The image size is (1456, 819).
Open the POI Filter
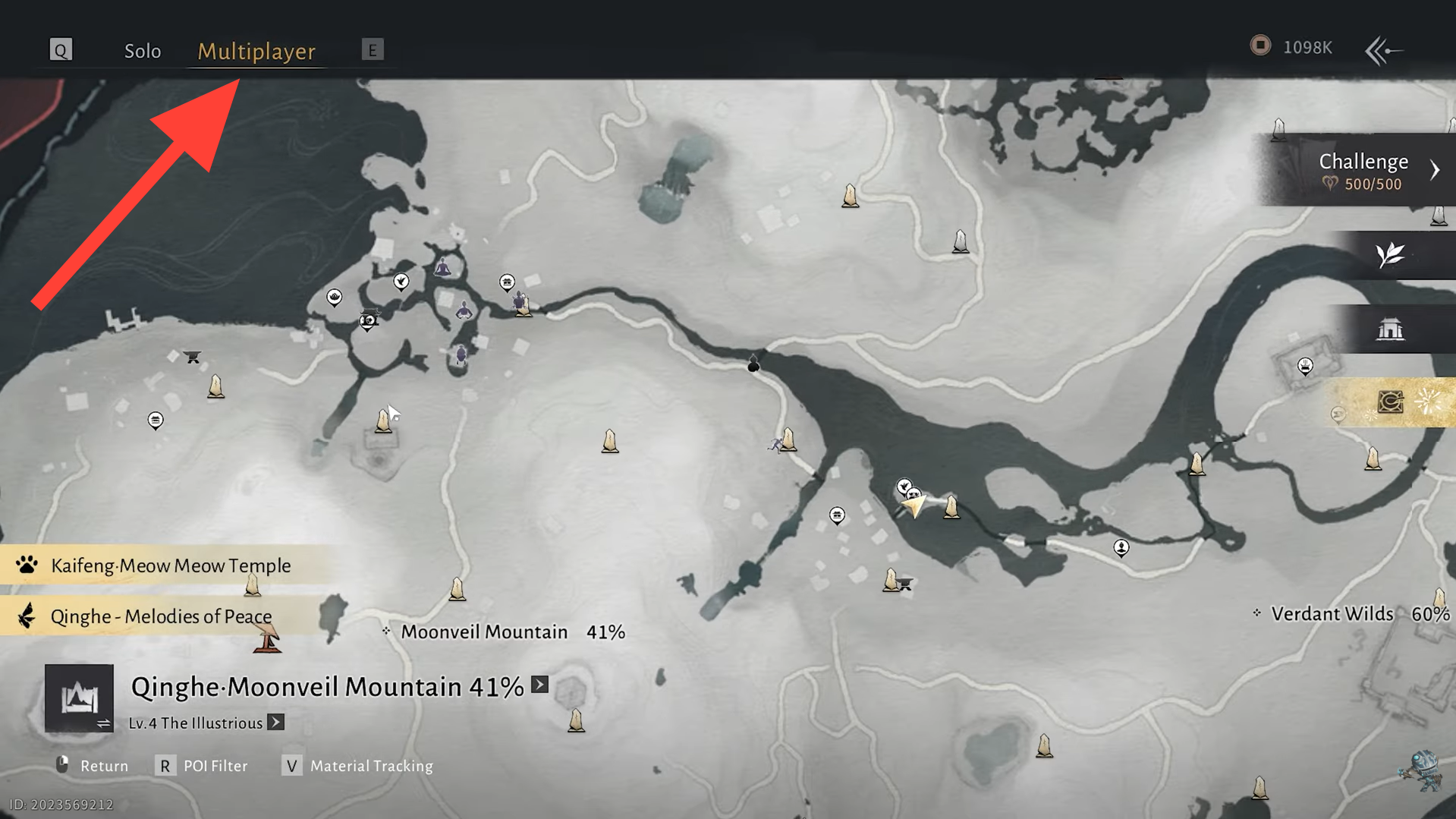202,766
